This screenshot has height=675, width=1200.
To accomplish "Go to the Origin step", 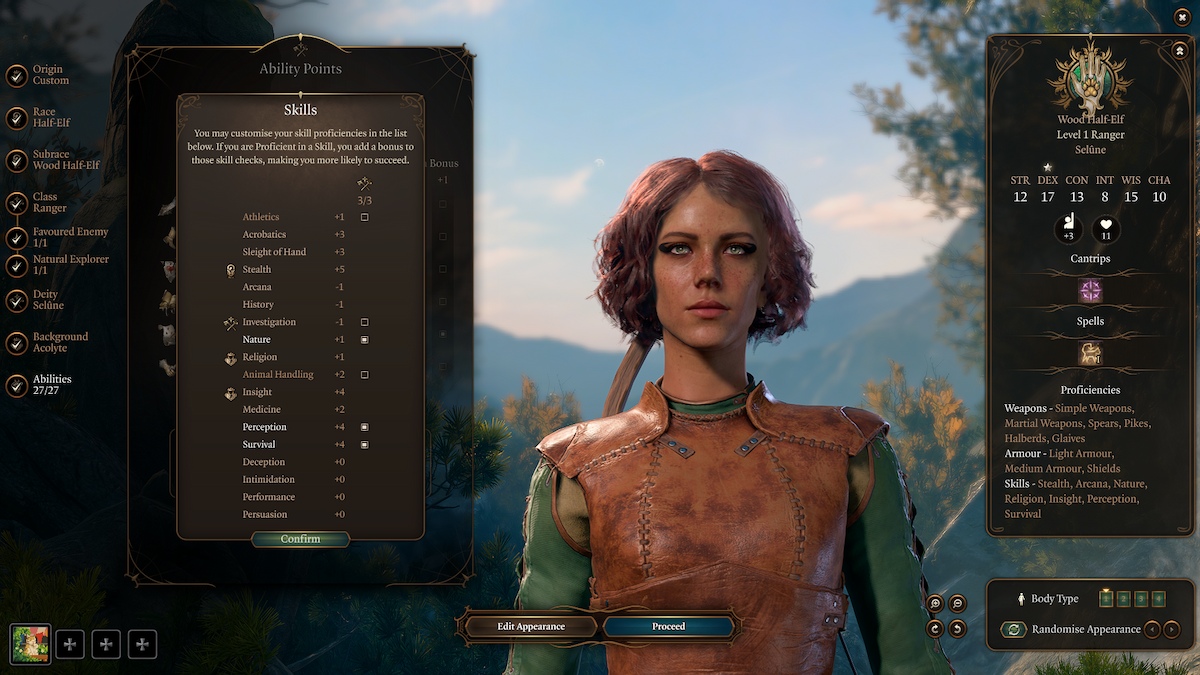I will pyautogui.click(x=50, y=75).
